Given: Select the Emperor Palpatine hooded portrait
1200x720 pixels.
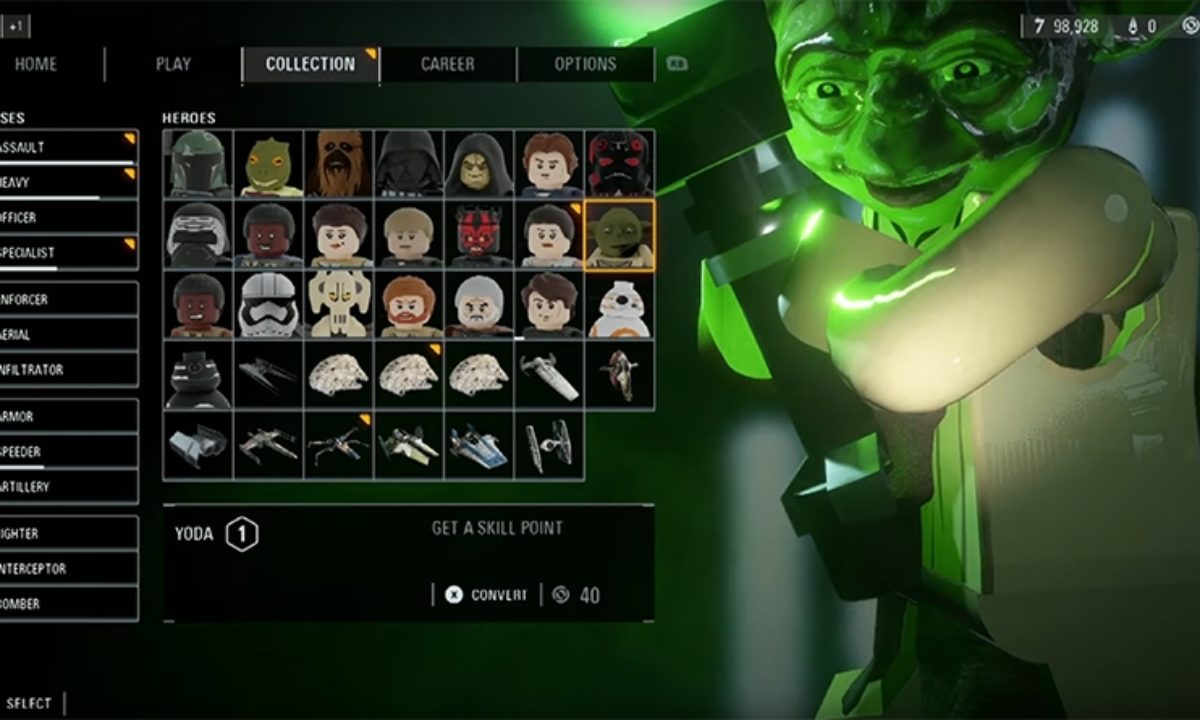Looking at the screenshot, I should point(479,164).
